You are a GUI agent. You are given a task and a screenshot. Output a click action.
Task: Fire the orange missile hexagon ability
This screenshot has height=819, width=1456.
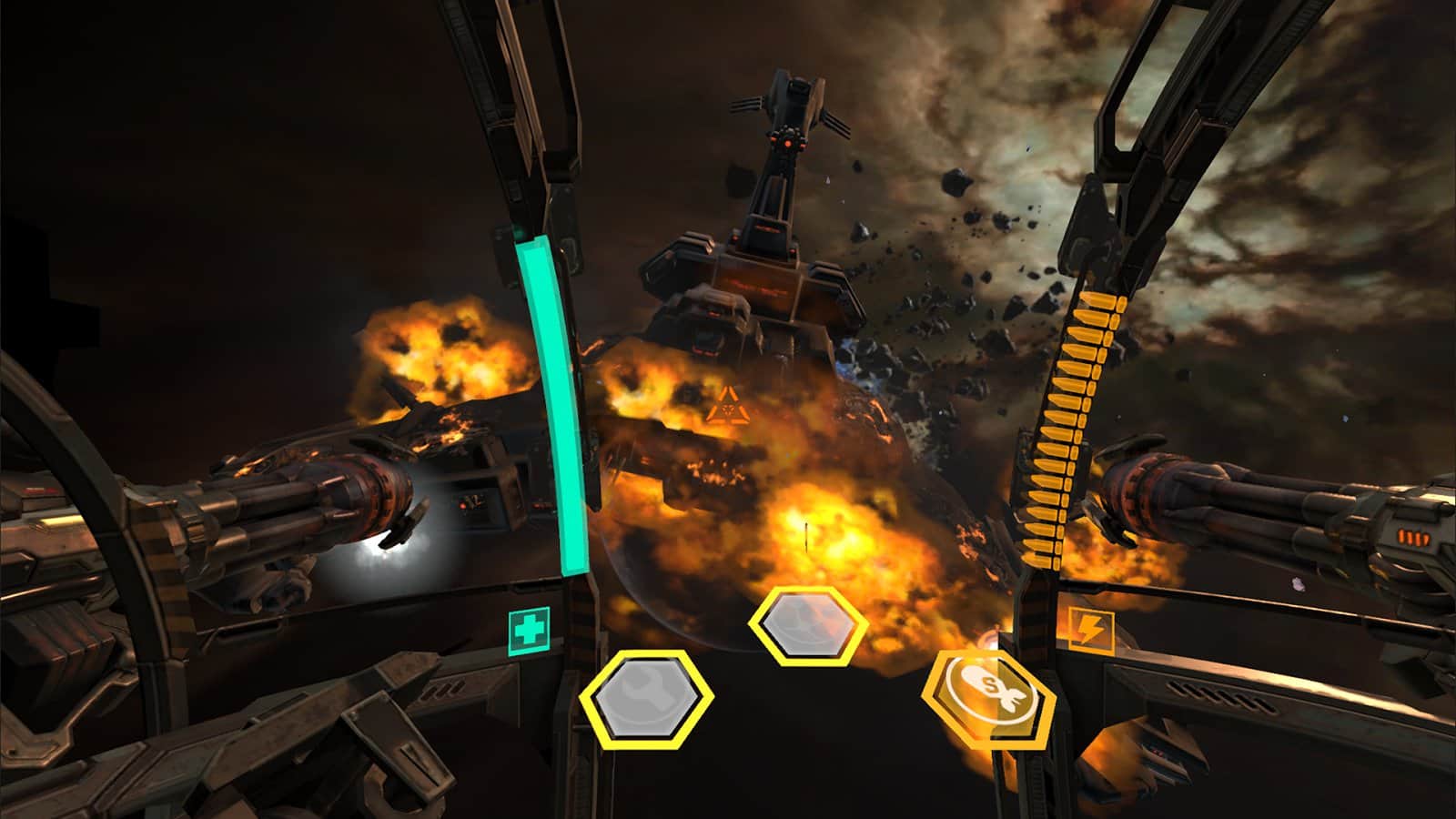coord(988,698)
